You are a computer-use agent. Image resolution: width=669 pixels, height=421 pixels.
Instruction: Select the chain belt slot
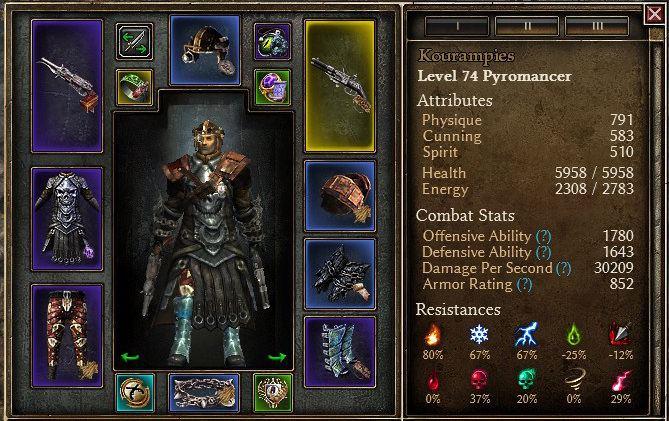tap(204, 393)
